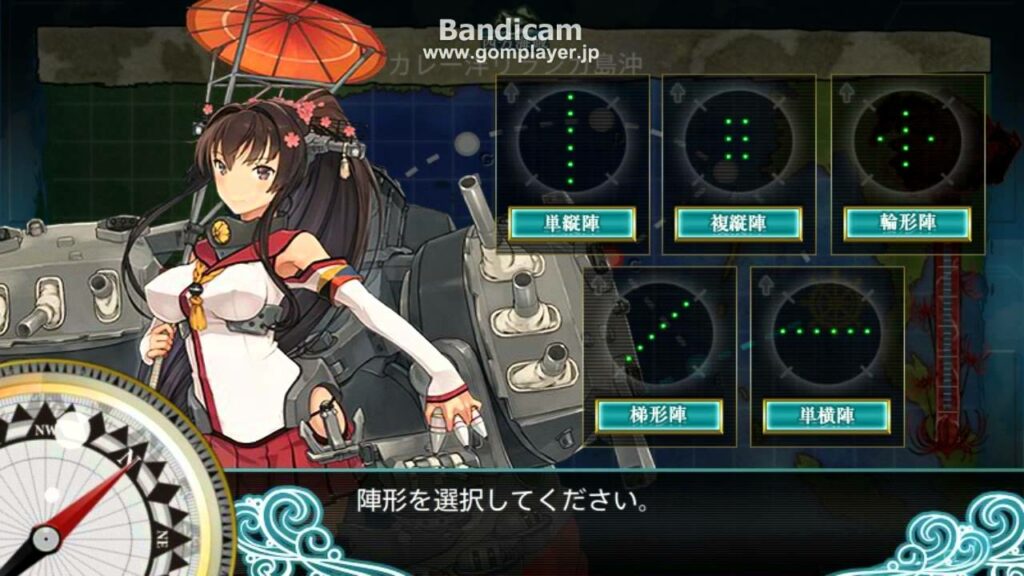Pick the 輪形陣 diamond formation button

point(907,223)
